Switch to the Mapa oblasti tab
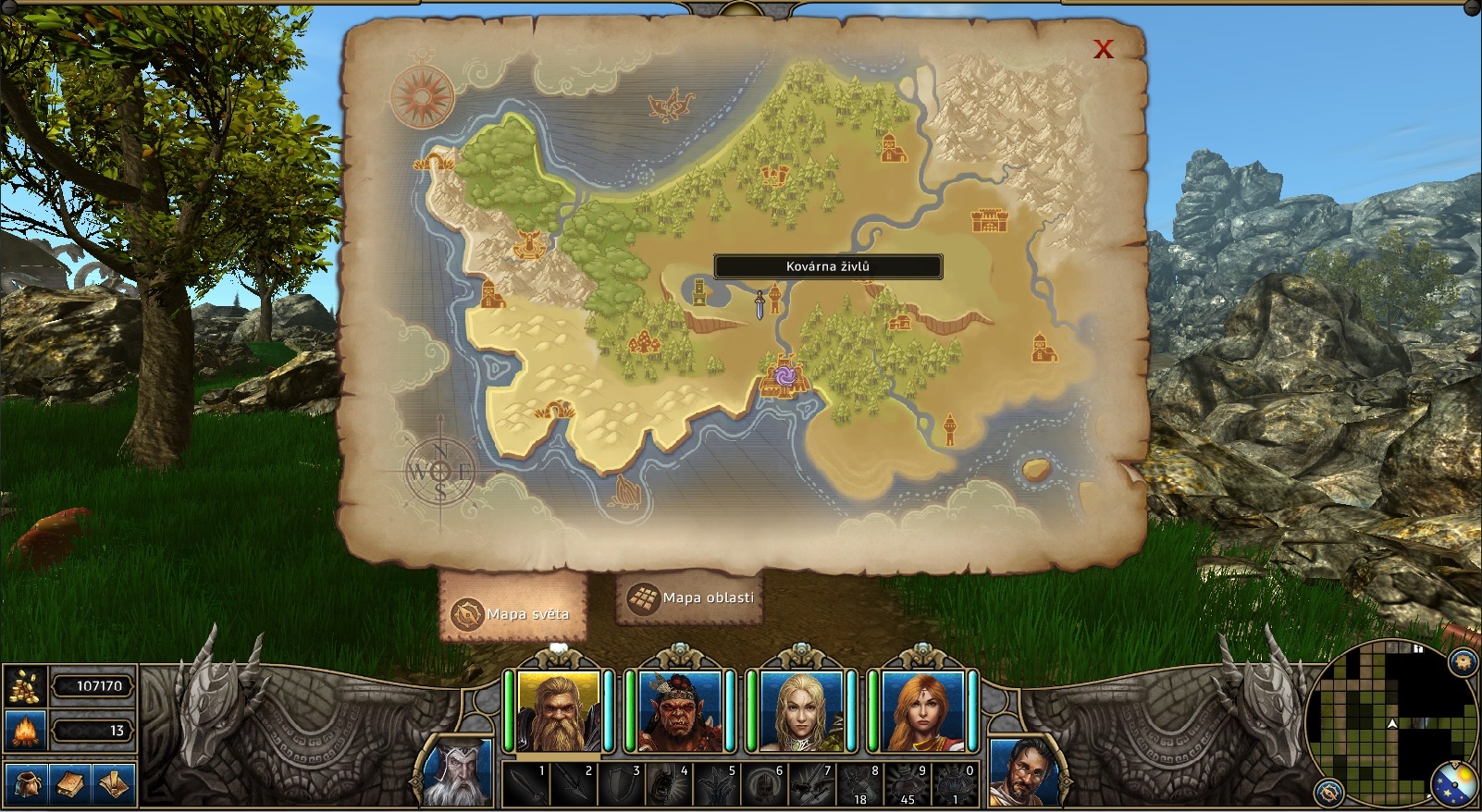The height and width of the screenshot is (812, 1482). [x=689, y=599]
